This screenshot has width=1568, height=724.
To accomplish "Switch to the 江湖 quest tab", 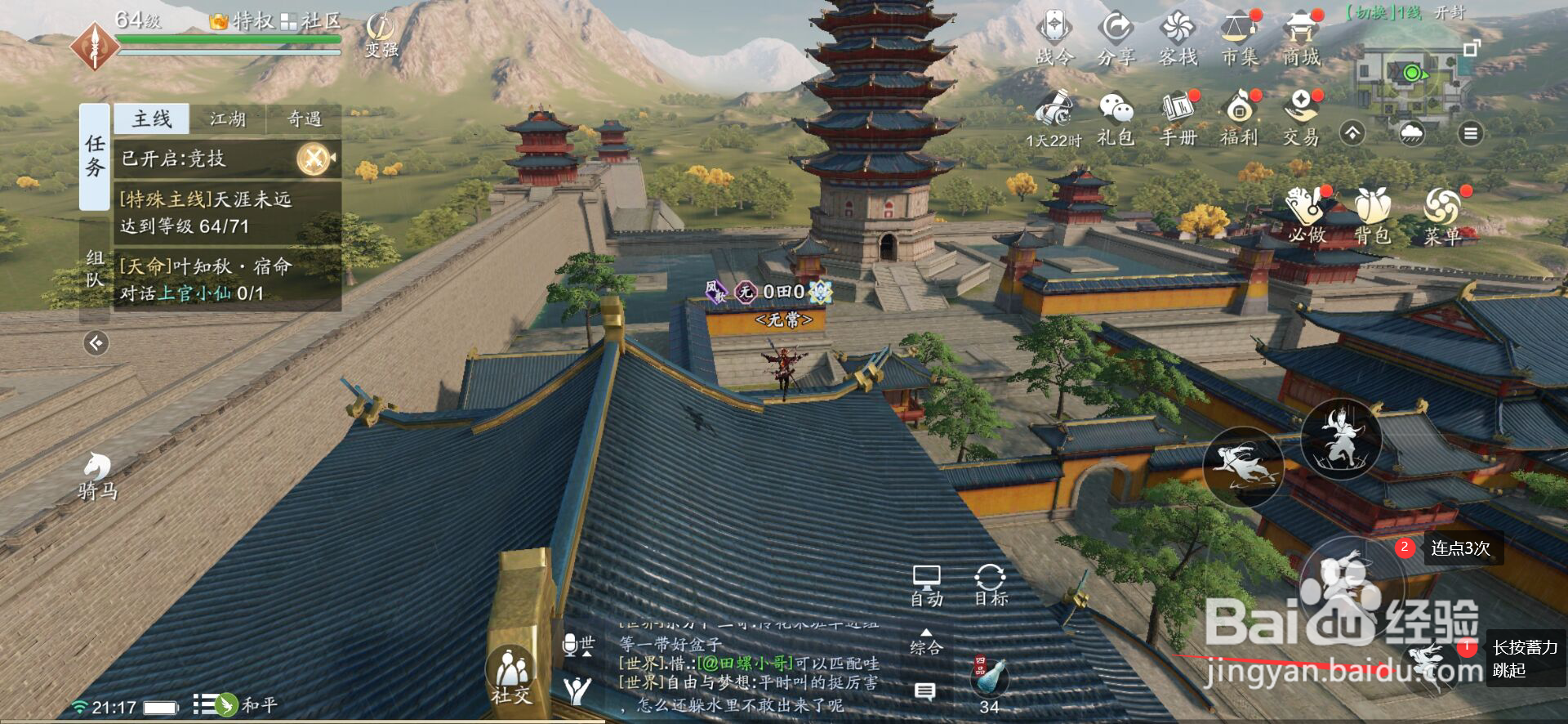I will click(x=228, y=119).
